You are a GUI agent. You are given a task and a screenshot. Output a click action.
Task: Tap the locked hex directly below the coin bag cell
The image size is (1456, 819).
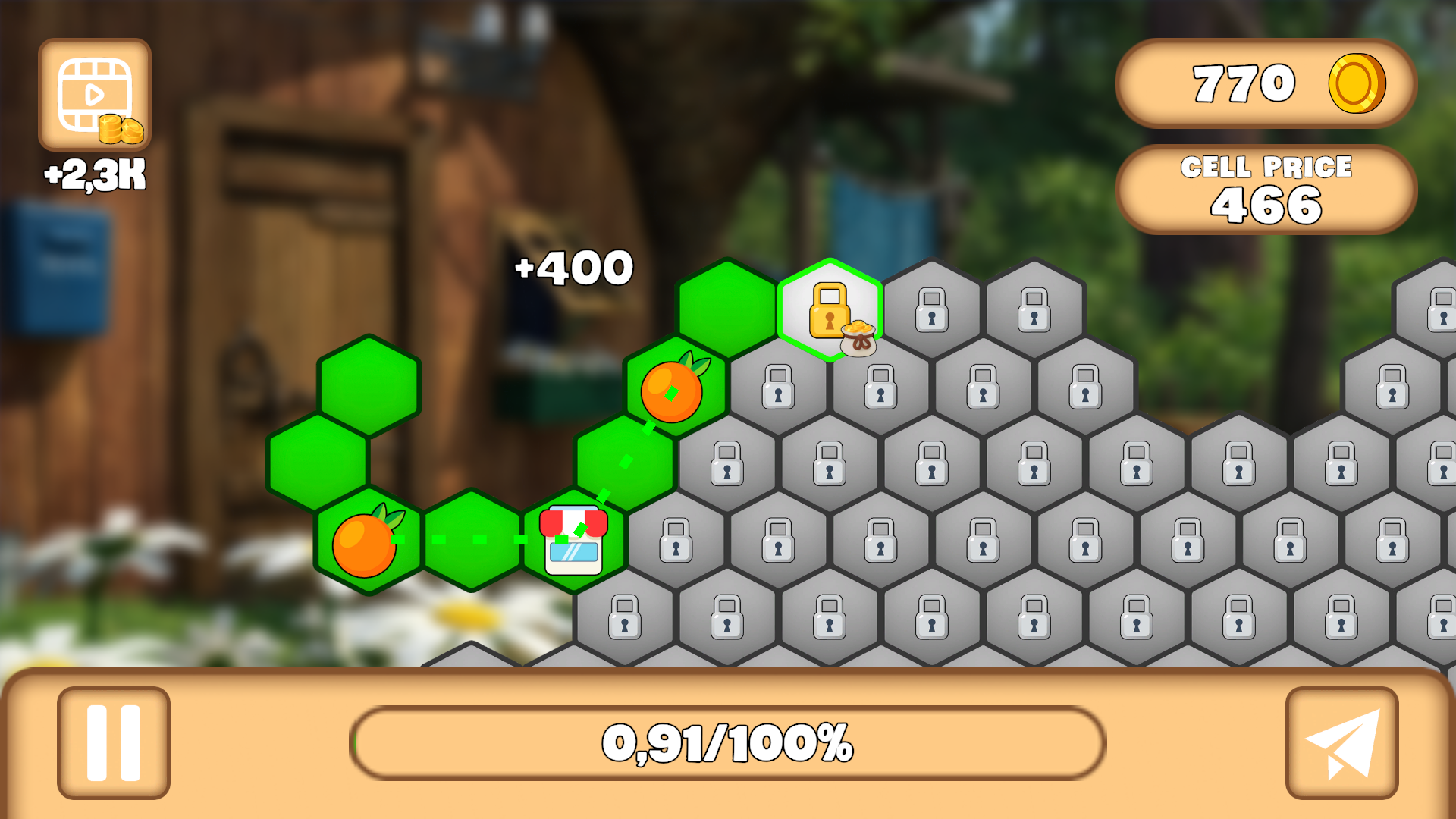click(x=881, y=388)
